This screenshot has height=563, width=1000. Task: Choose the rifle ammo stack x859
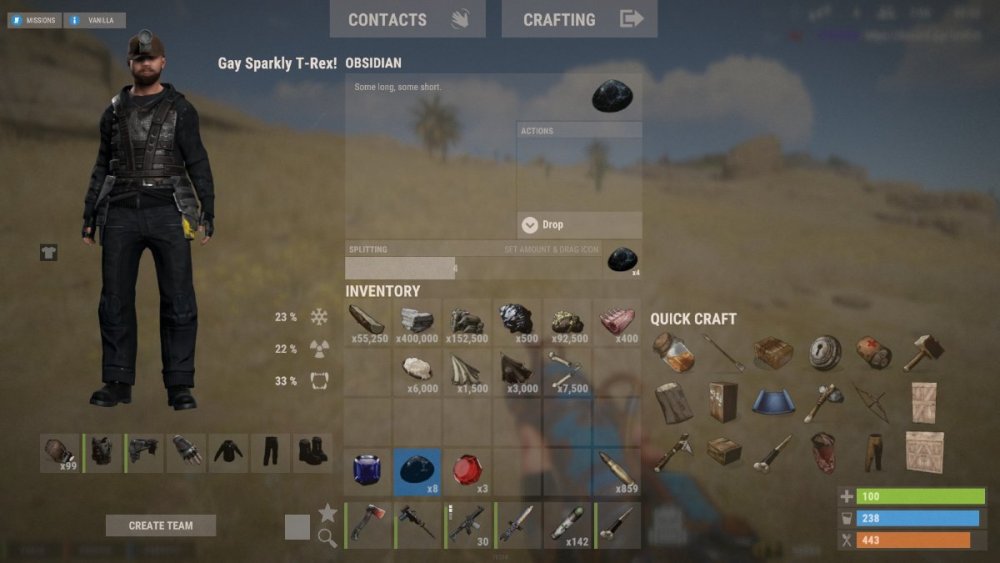click(x=616, y=471)
